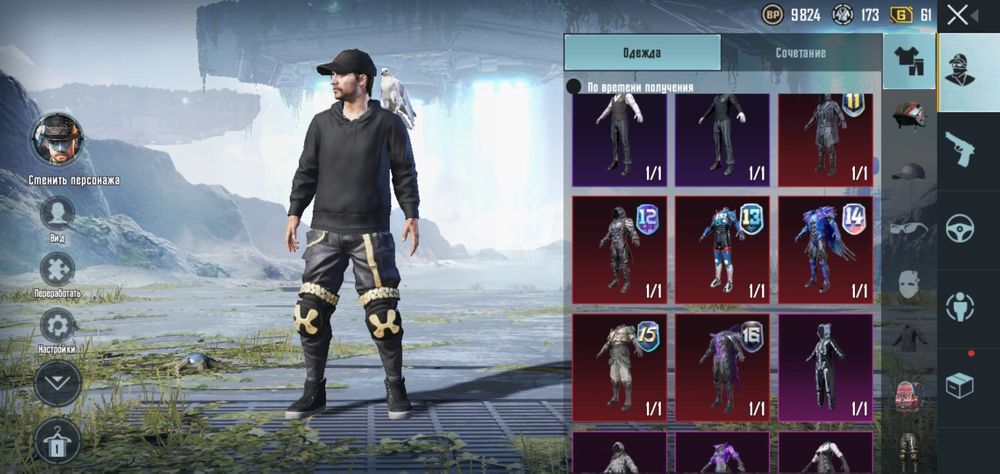Close the inventory with the X button
Image resolution: width=1000 pixels, height=474 pixels.
tap(958, 15)
